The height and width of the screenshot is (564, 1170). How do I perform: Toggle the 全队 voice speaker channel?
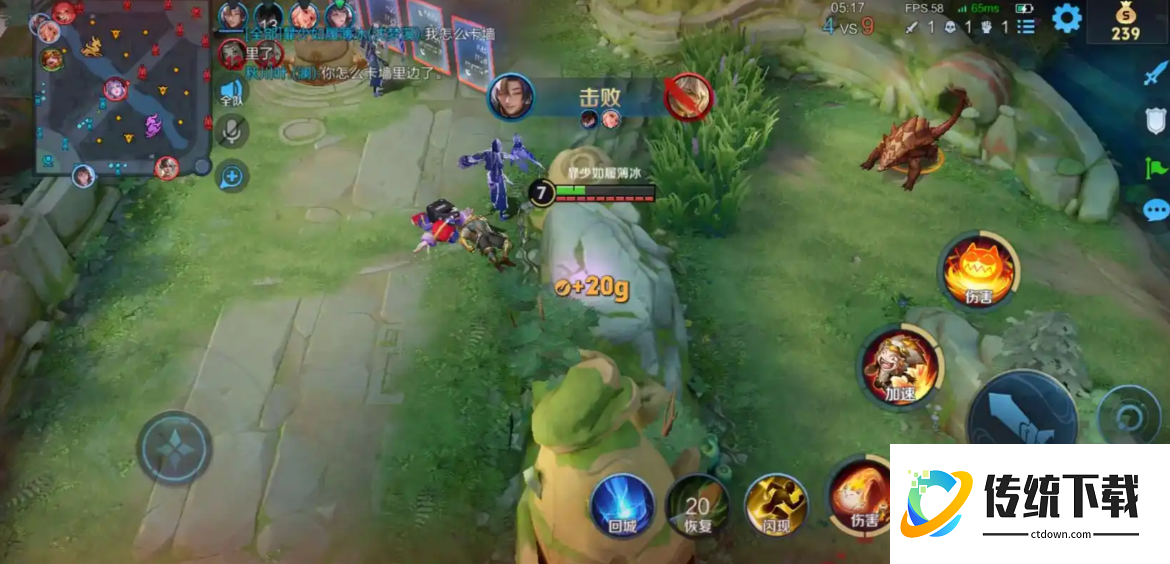pos(232,92)
